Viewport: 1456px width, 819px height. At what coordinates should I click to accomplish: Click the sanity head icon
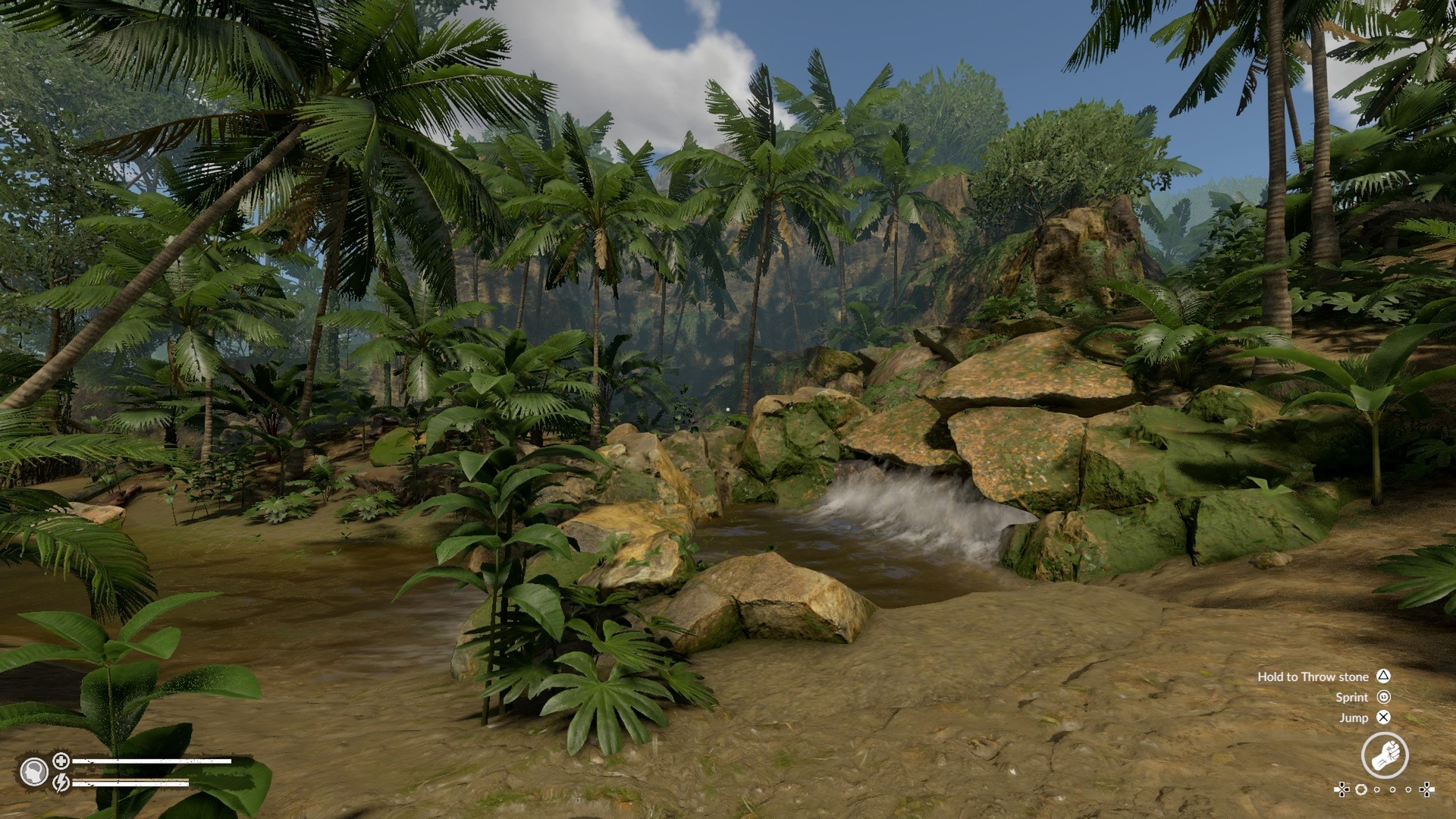[x=33, y=772]
